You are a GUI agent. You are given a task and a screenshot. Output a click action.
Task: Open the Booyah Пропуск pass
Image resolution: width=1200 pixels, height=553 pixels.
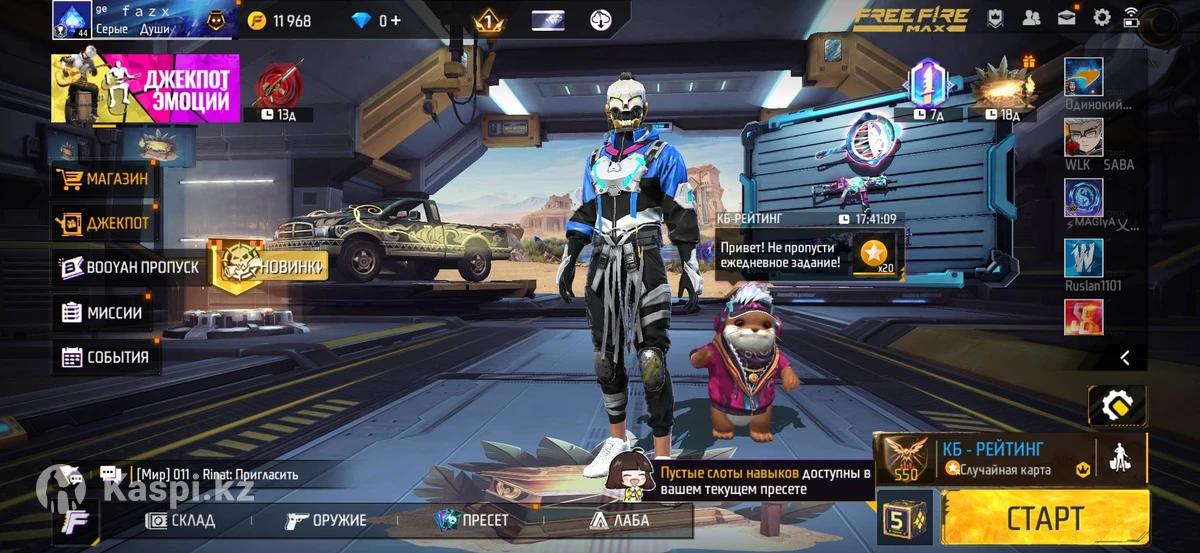click(x=130, y=268)
